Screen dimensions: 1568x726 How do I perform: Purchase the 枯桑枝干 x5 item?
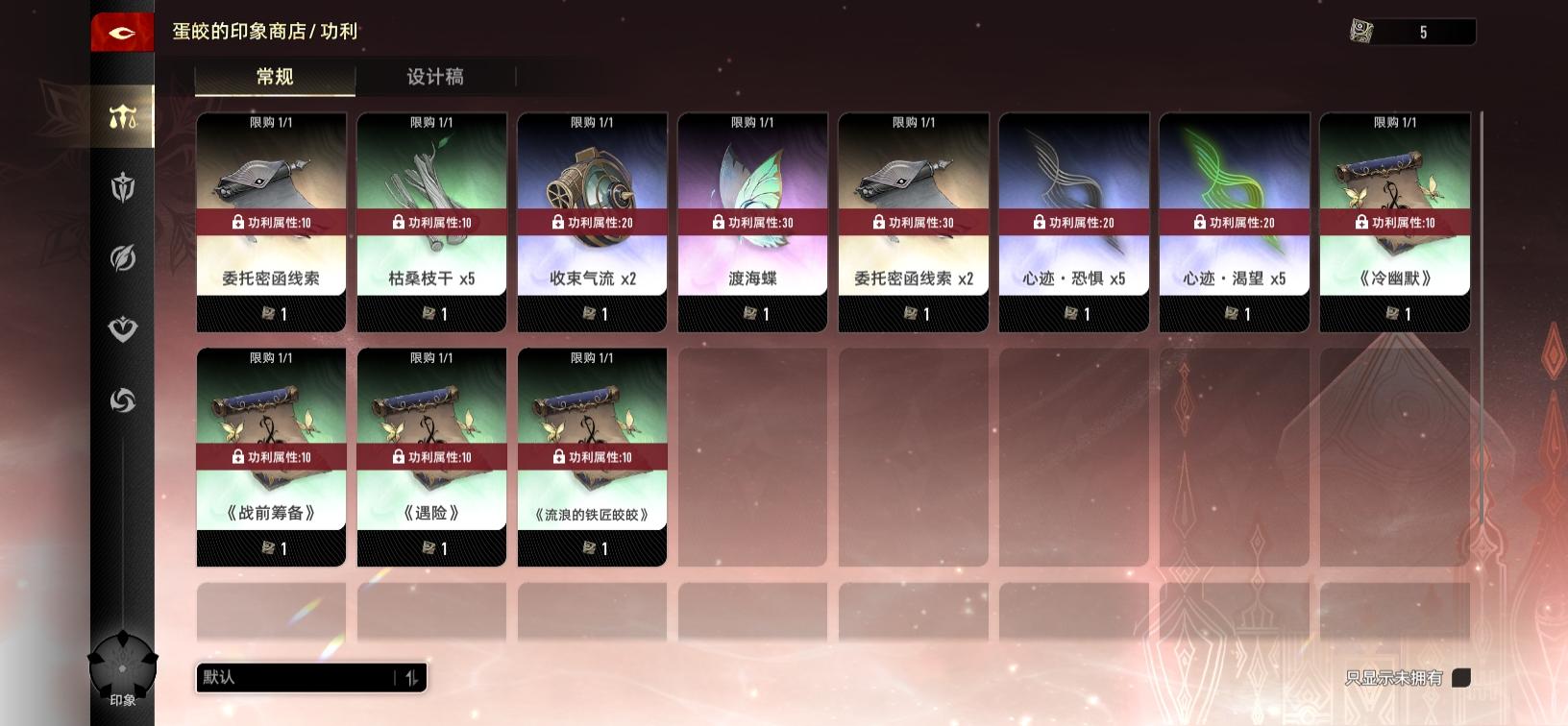431,221
